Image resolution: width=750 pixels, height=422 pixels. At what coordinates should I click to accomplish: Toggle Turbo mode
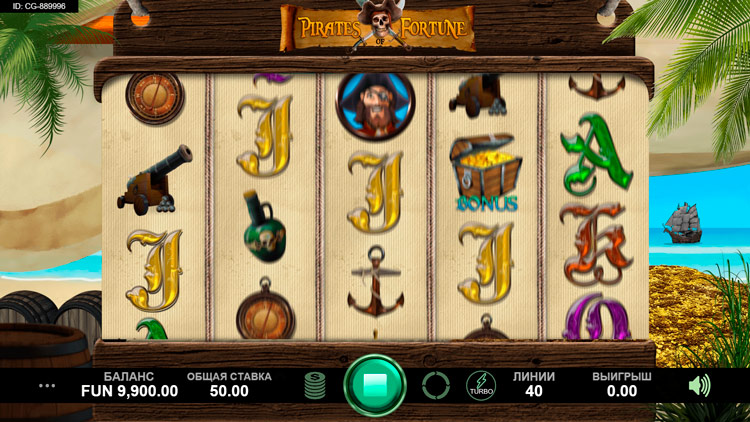pyautogui.click(x=480, y=386)
